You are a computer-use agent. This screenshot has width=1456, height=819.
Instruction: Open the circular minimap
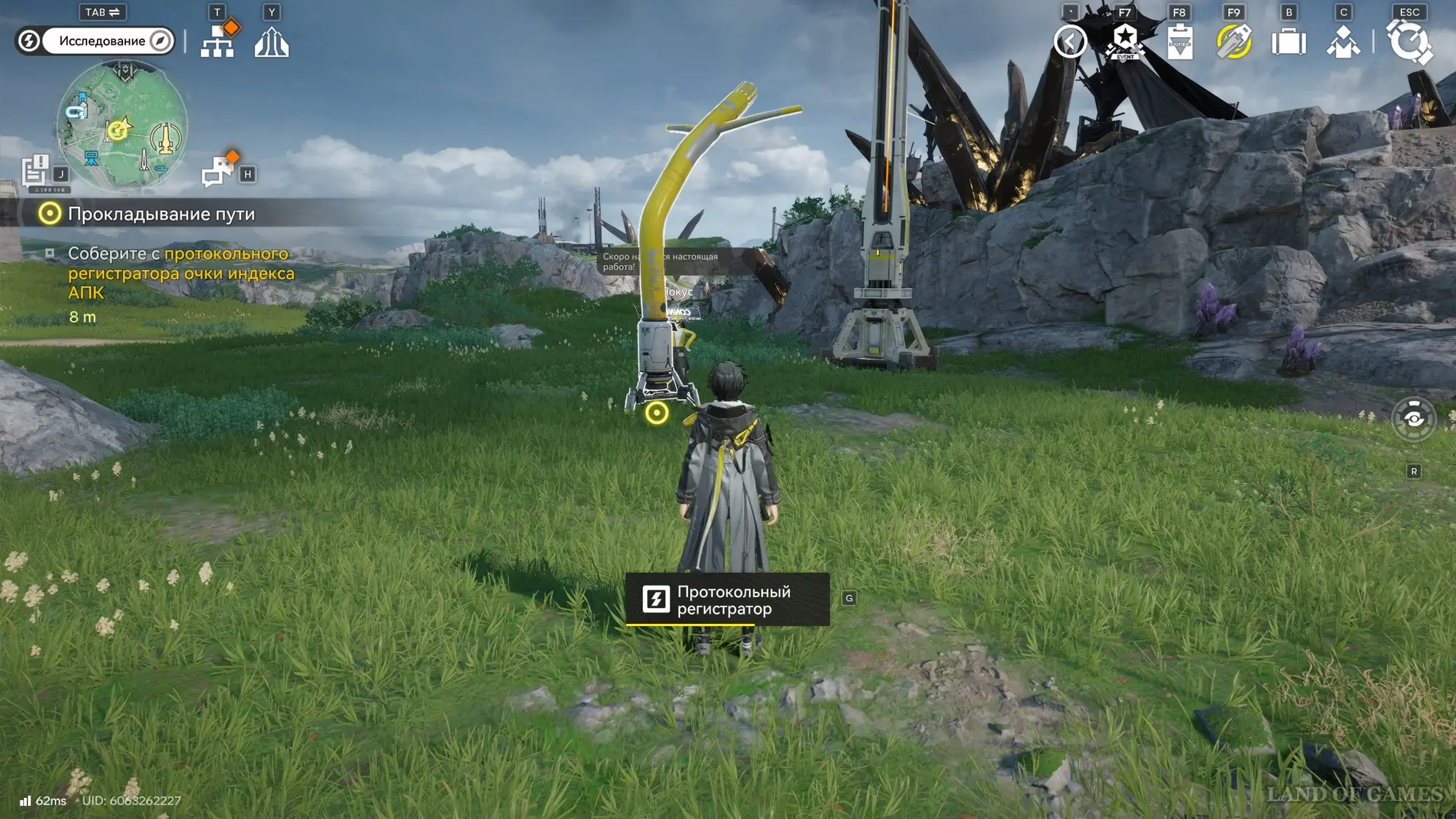(x=122, y=126)
